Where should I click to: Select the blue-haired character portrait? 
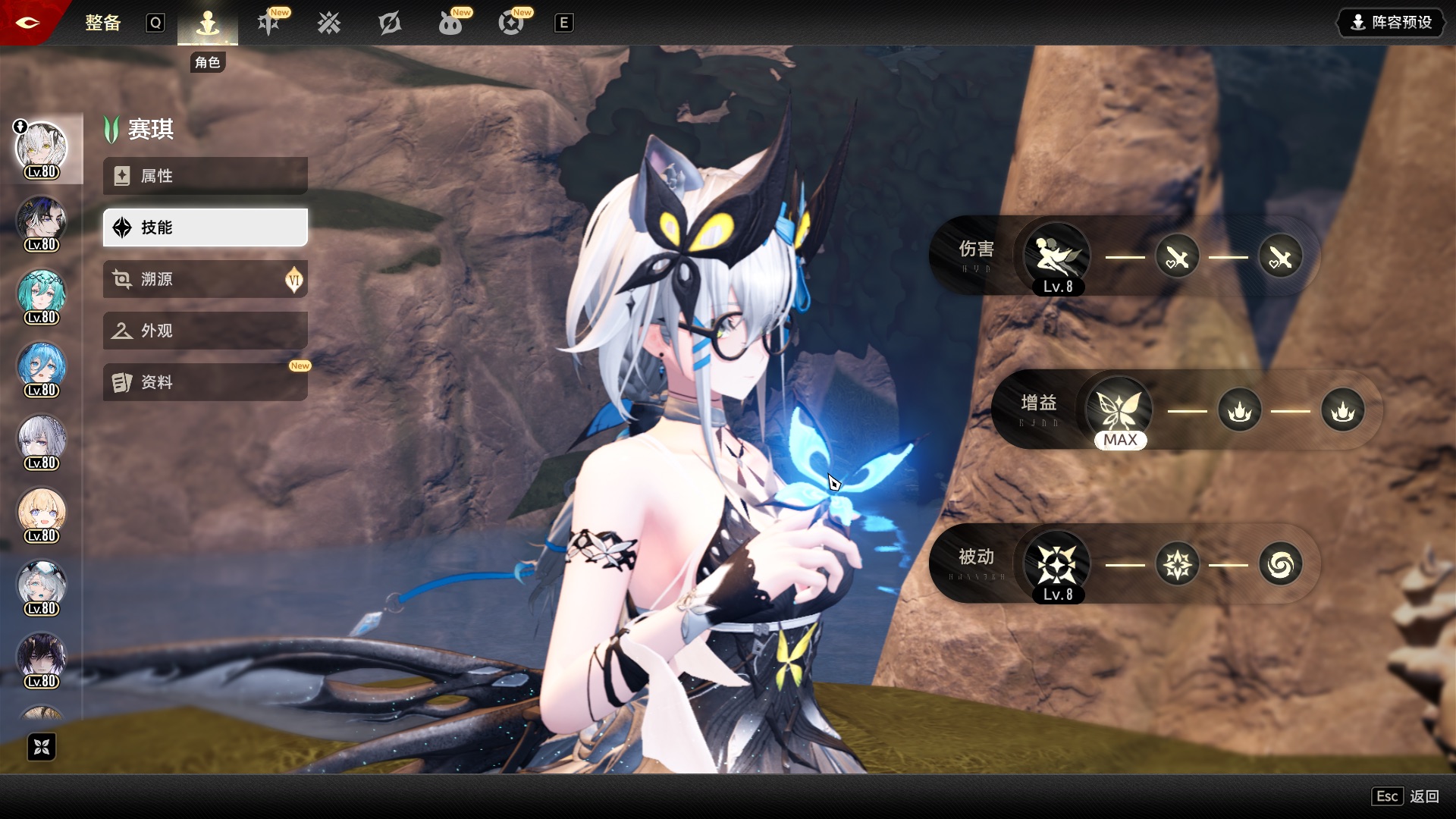coord(42,367)
